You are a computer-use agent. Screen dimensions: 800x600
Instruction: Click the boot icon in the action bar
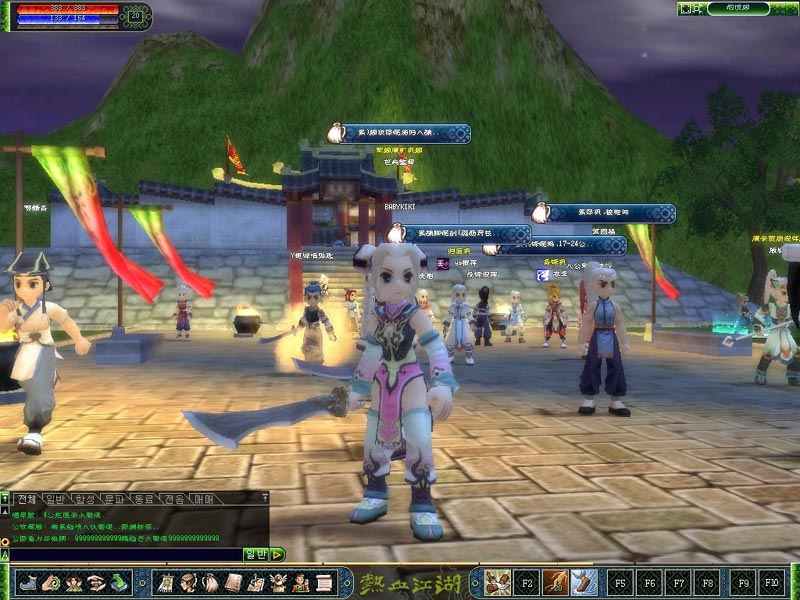(27, 581)
